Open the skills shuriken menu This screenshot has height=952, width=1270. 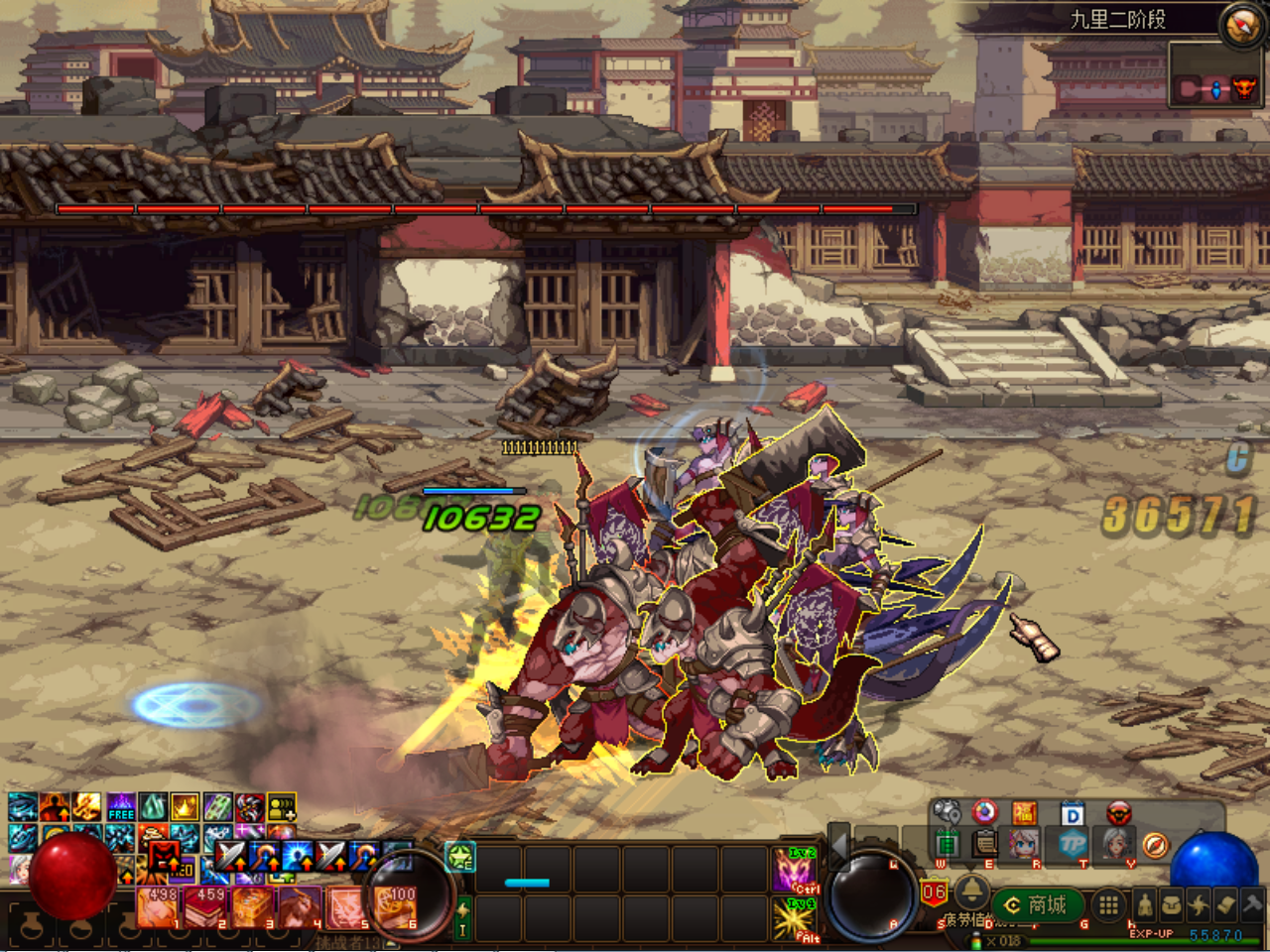pos(1199,904)
